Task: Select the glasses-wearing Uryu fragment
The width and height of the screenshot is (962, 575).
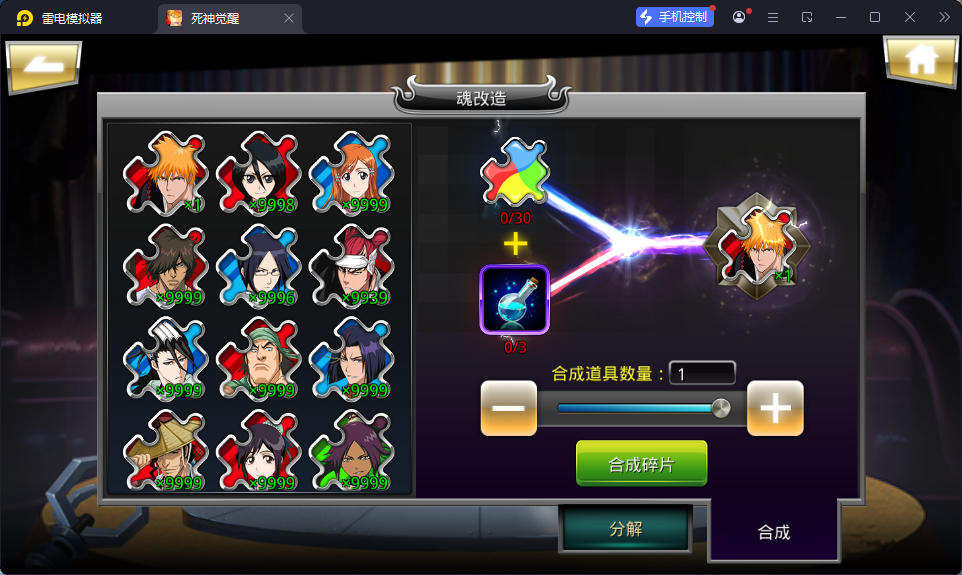Action: coord(259,266)
